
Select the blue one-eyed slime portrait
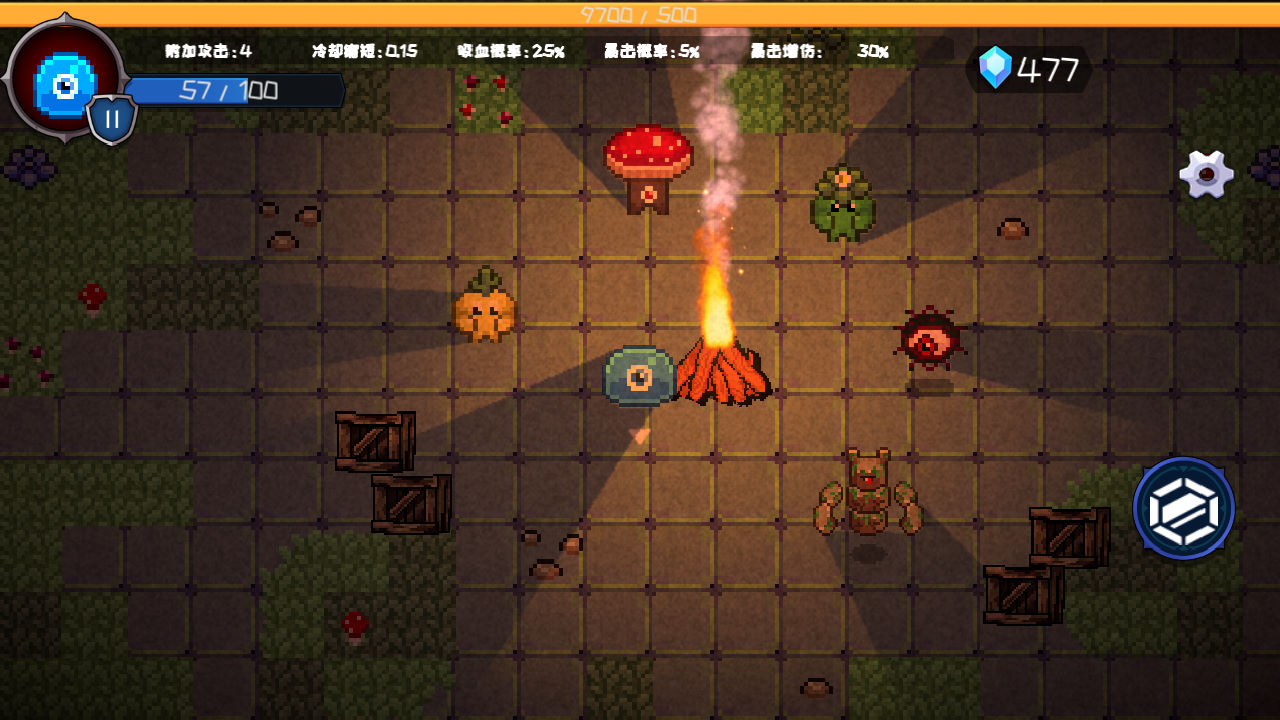click(x=63, y=81)
